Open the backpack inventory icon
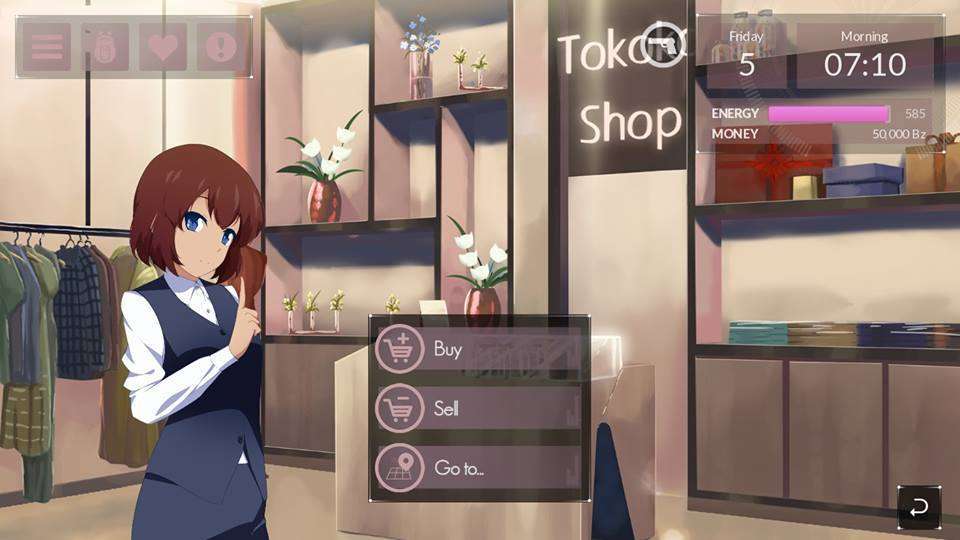Image resolution: width=960 pixels, height=540 pixels. [x=105, y=47]
